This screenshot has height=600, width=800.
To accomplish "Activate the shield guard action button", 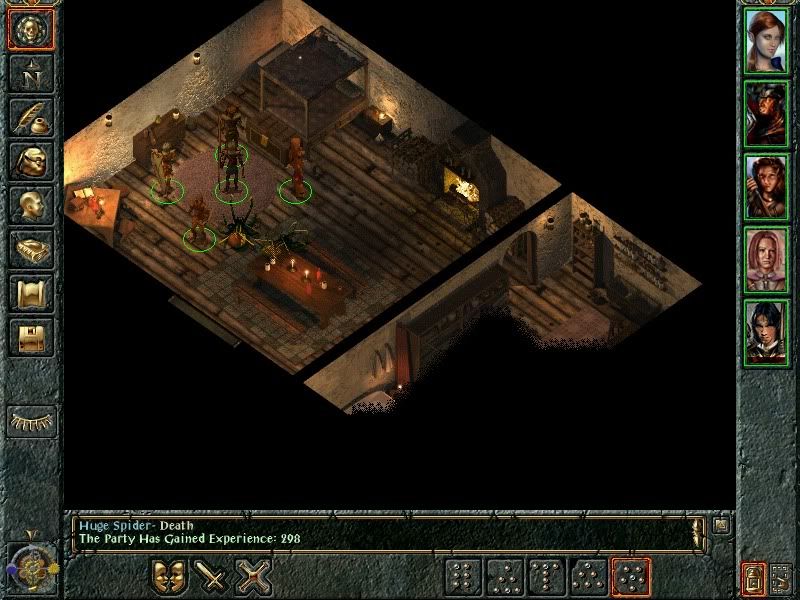I will coord(169,577).
